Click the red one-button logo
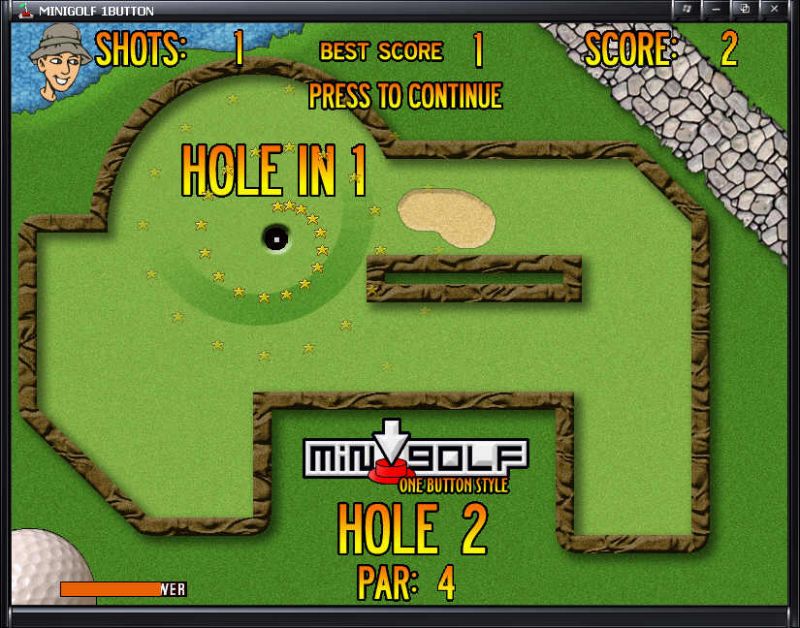800x628 pixels. 391,469
